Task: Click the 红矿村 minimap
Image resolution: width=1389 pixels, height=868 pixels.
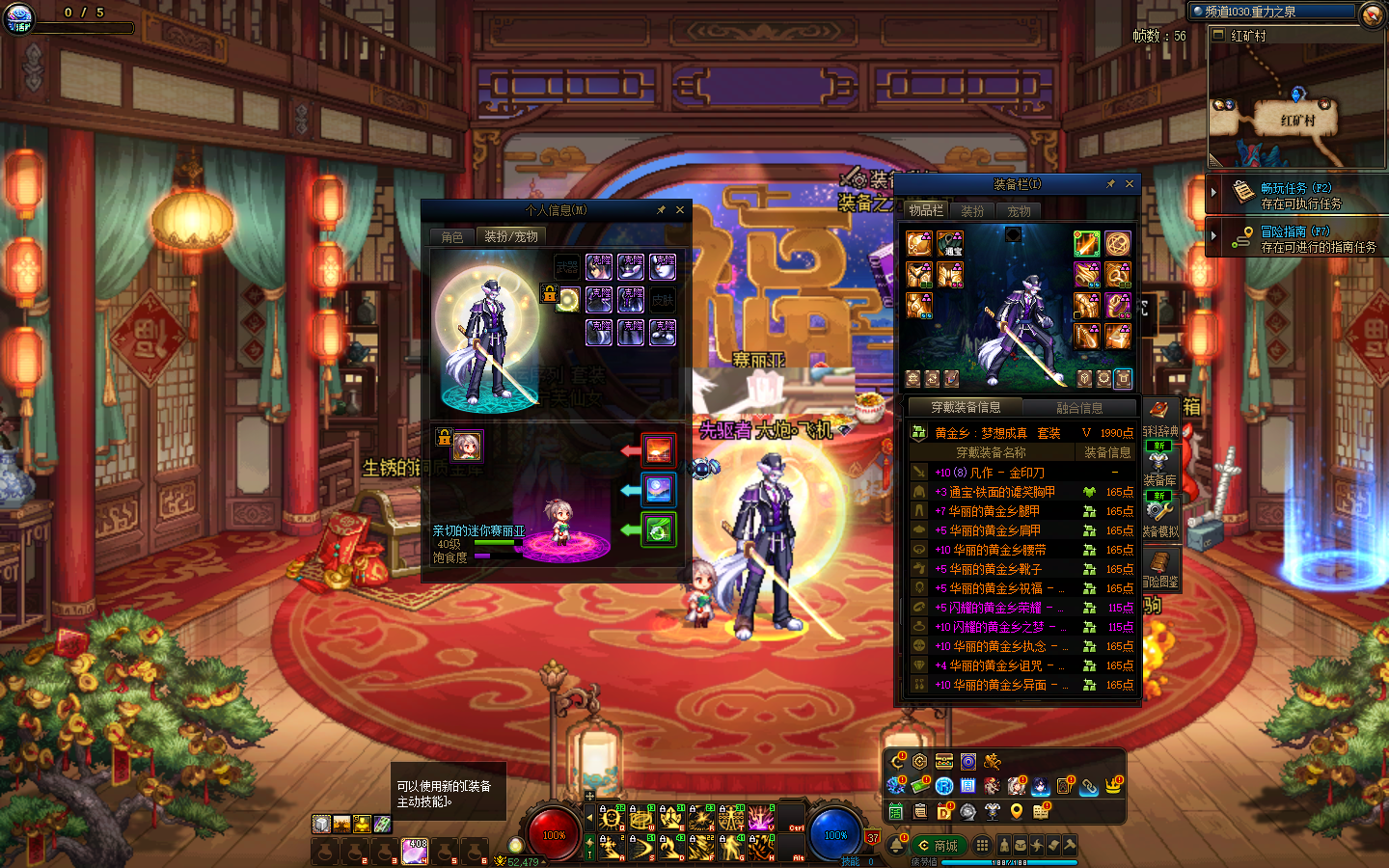Action: 1296,106
